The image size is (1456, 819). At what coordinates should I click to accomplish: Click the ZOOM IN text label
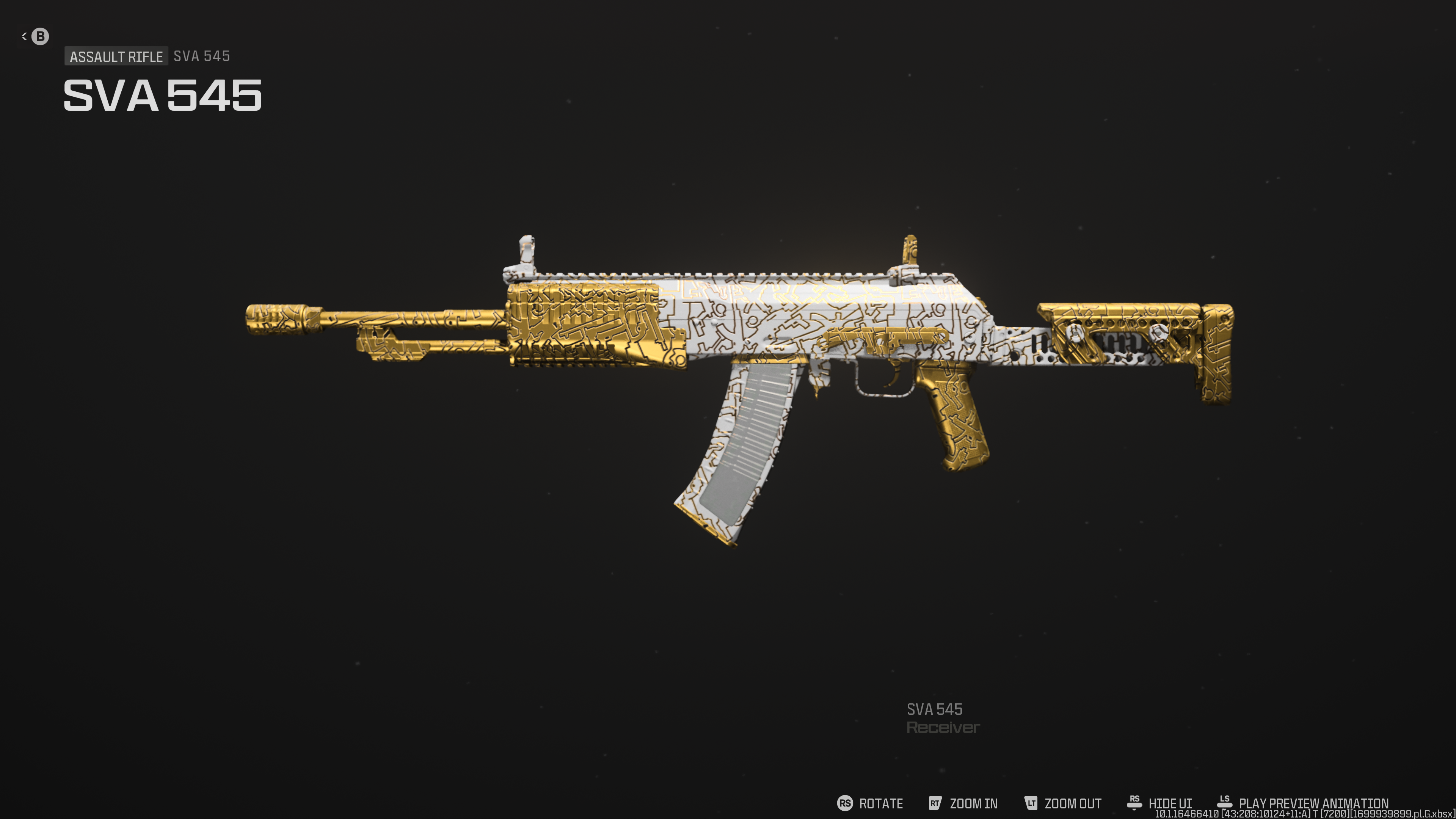click(973, 803)
